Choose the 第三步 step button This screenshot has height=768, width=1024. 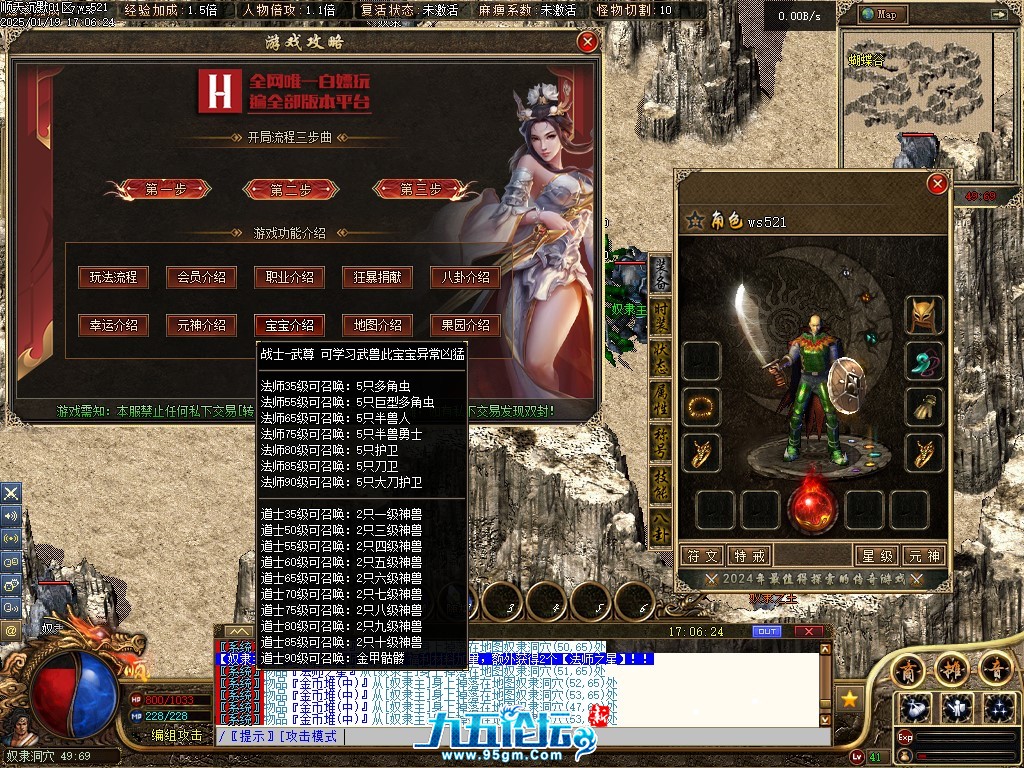(x=421, y=189)
